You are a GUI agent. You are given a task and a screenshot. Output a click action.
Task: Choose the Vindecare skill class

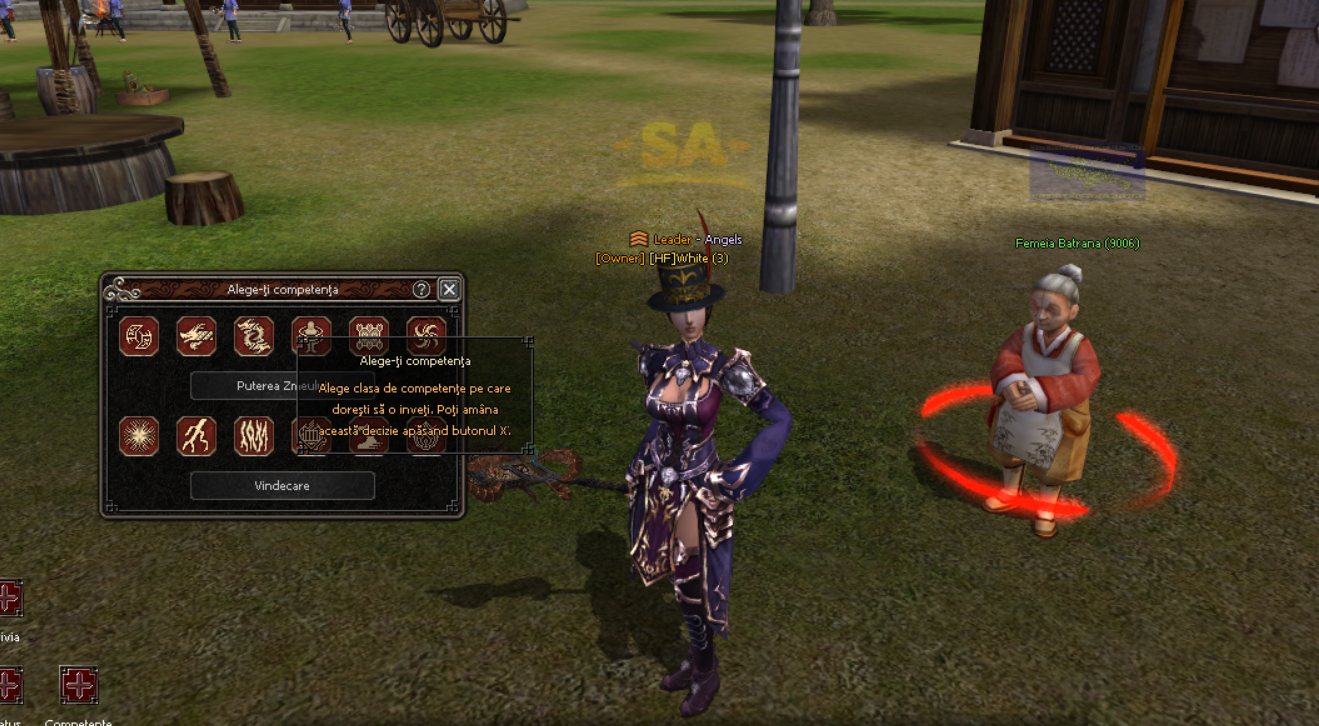pos(282,486)
